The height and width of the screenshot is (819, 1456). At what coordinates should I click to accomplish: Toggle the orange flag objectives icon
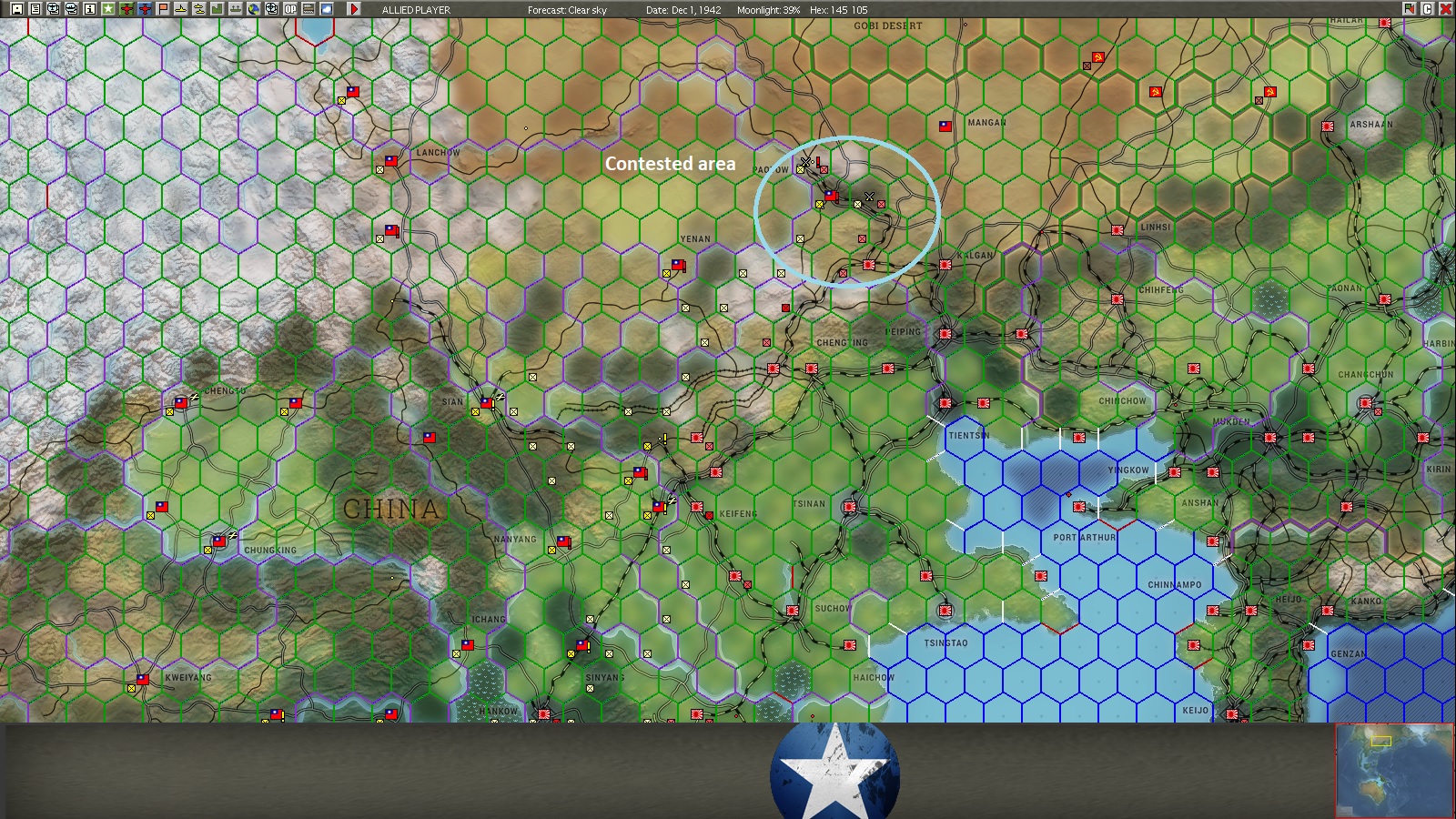pyautogui.click(x=161, y=8)
